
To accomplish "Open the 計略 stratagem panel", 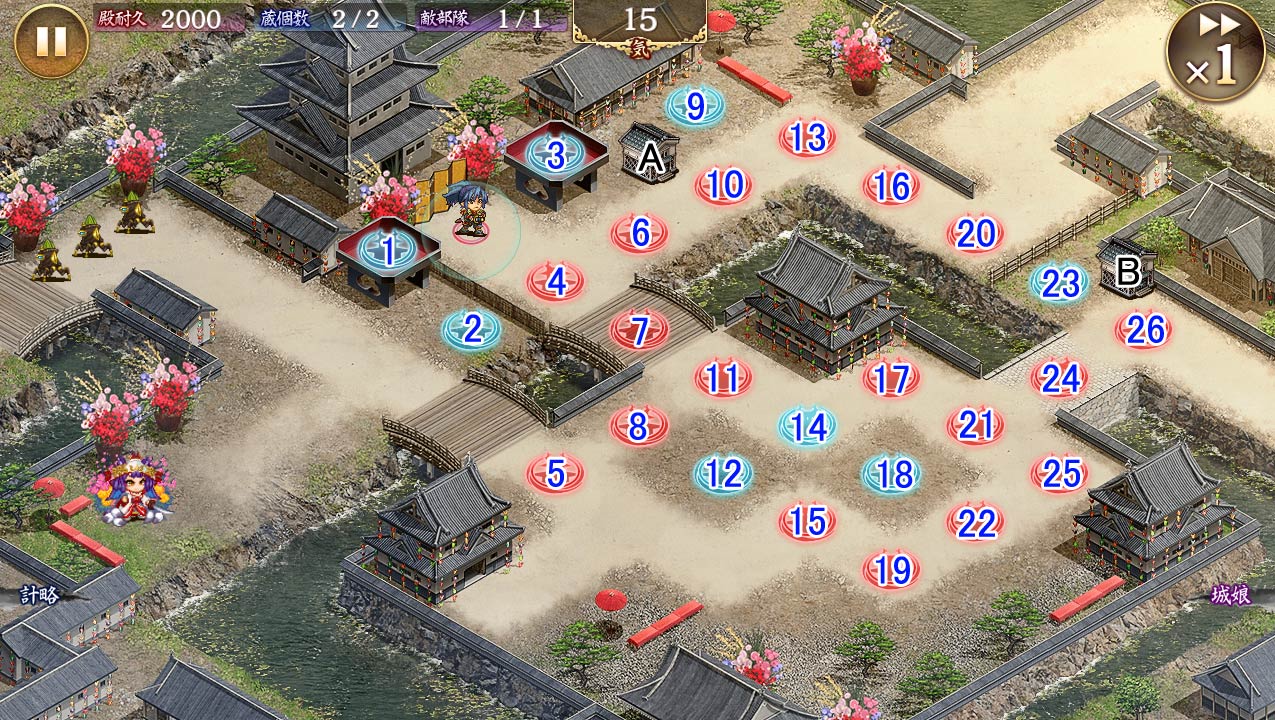I will click(x=42, y=595).
